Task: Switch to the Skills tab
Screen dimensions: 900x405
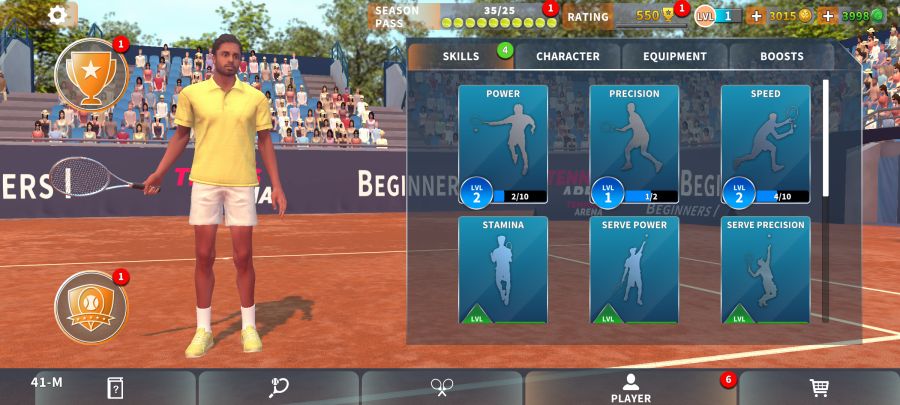Action: click(x=461, y=56)
